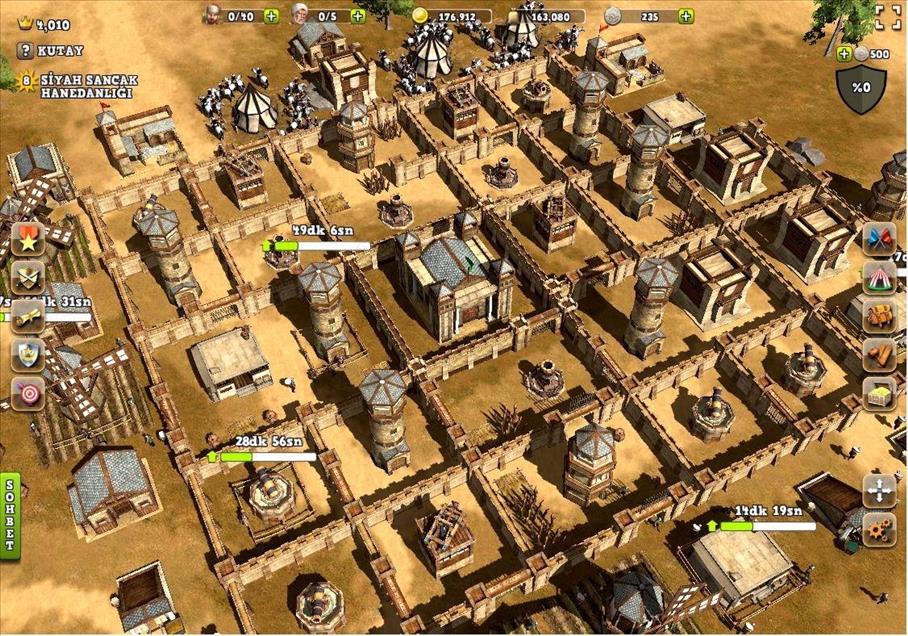This screenshot has height=636, width=908.
Task: Open the KUTAY player profile
Action: pyautogui.click(x=50, y=50)
